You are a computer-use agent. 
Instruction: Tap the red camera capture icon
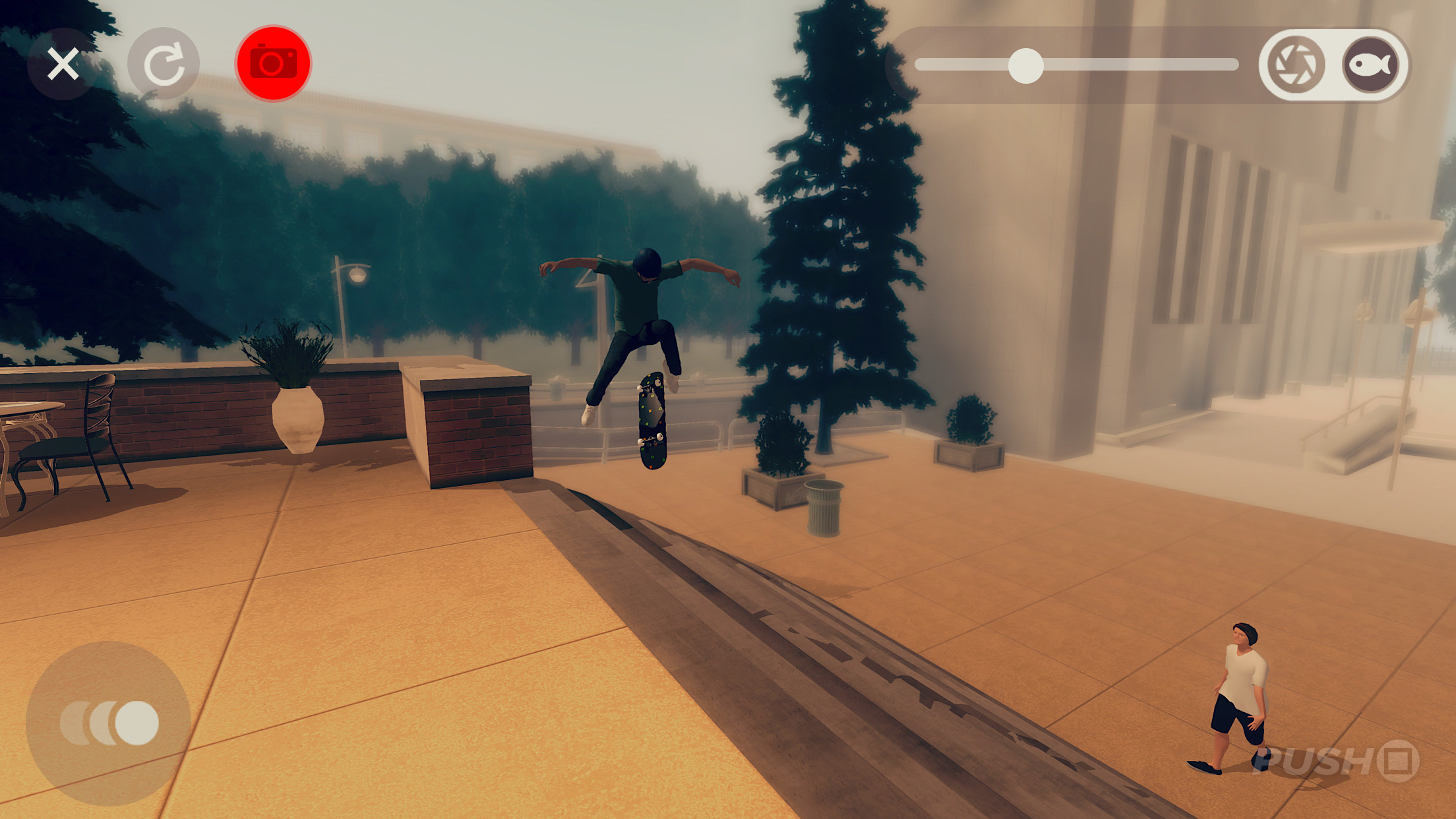click(273, 62)
